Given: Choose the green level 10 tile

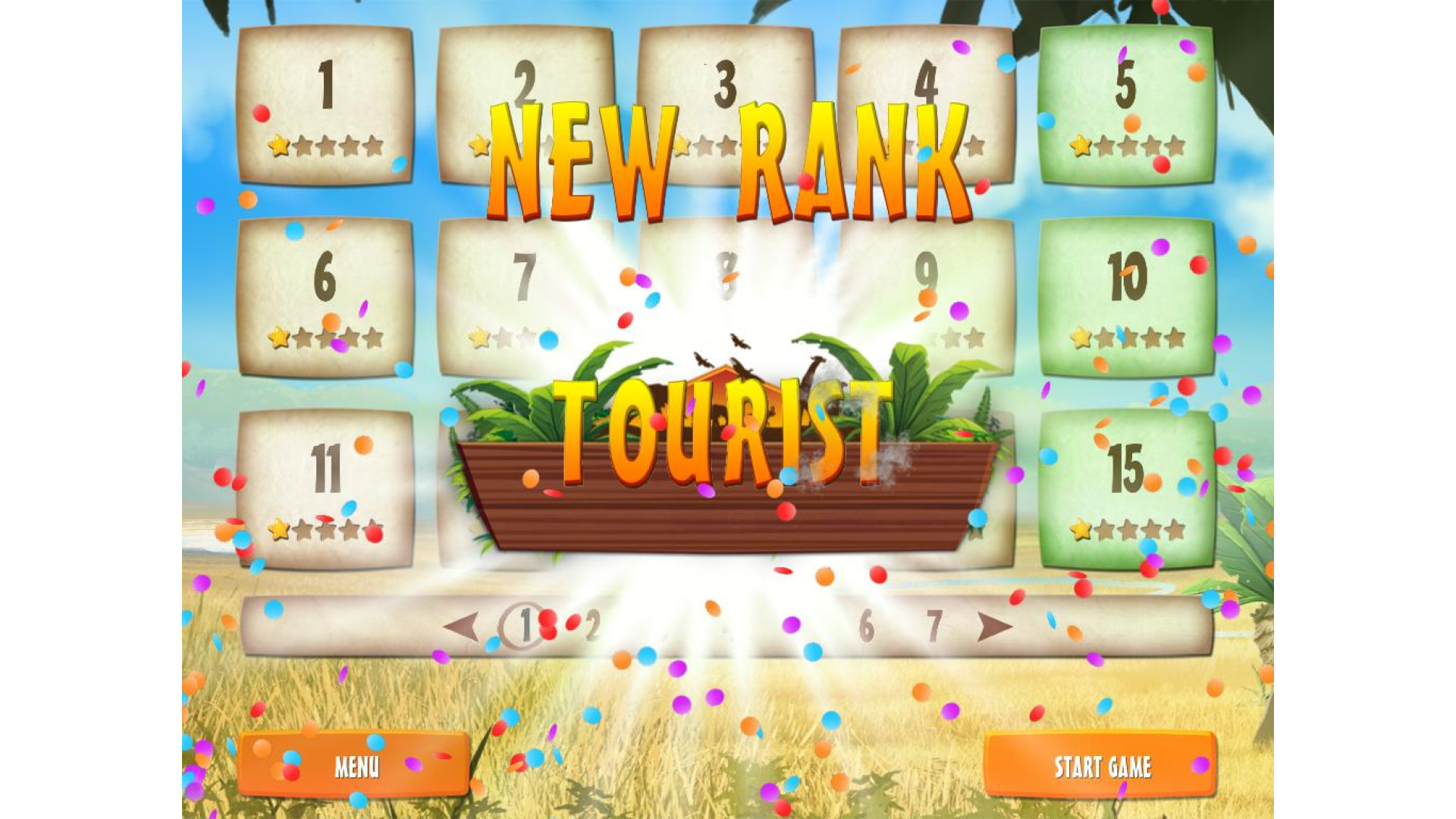Looking at the screenshot, I should pyautogui.click(x=1127, y=297).
